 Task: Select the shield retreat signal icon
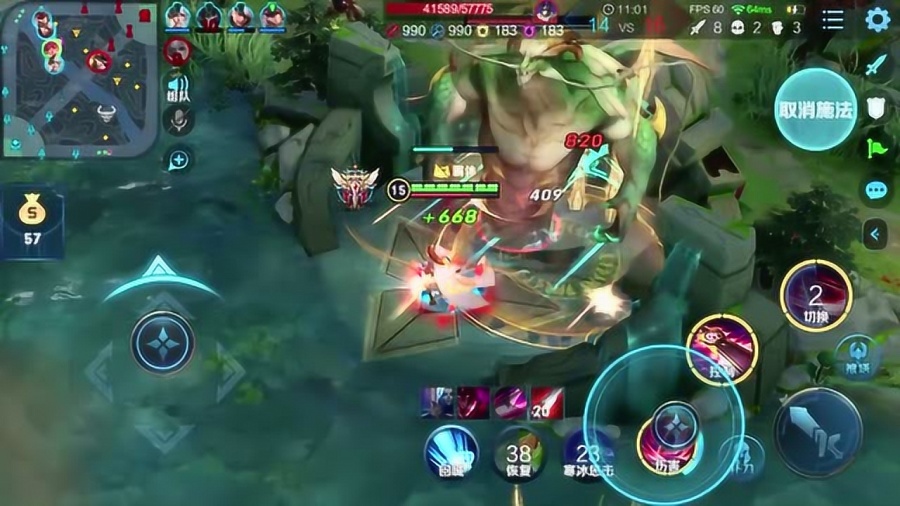[x=876, y=108]
